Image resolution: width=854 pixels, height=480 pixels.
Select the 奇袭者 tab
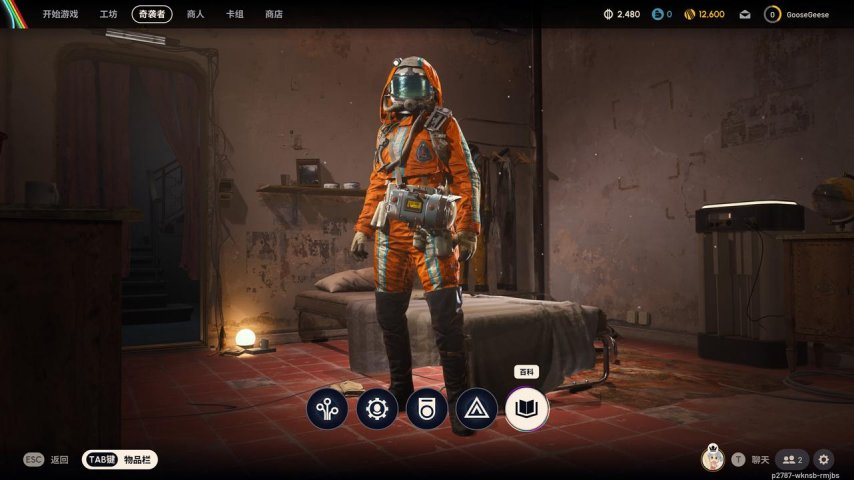tap(152, 14)
